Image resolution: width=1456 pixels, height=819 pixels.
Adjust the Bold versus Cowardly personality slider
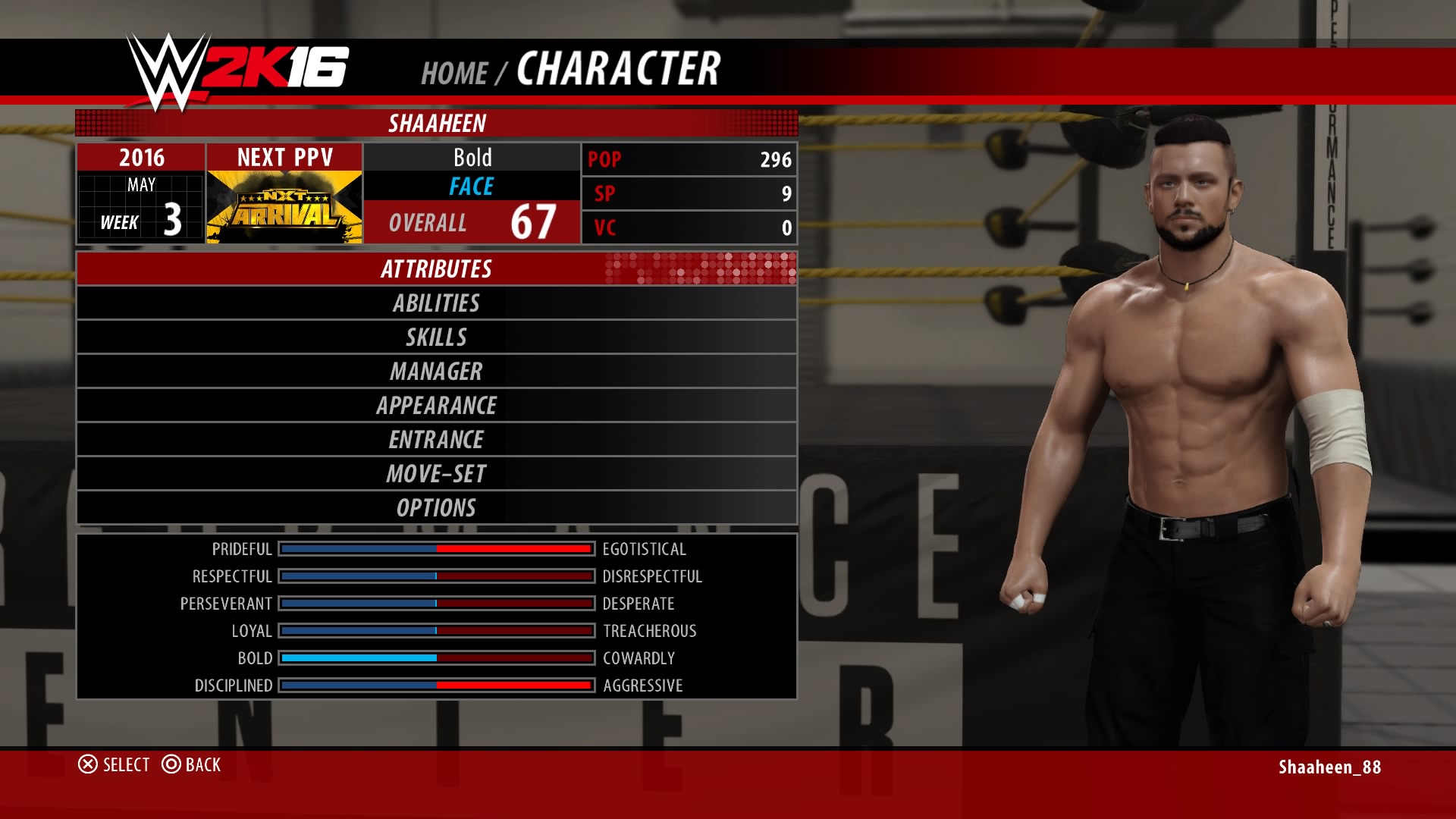(x=435, y=658)
